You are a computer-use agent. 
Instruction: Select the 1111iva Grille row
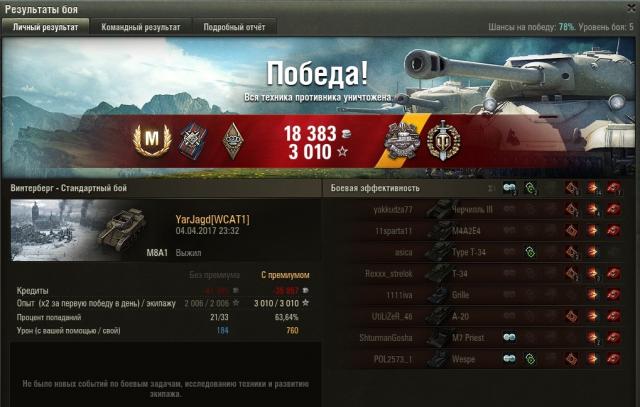pos(478,295)
